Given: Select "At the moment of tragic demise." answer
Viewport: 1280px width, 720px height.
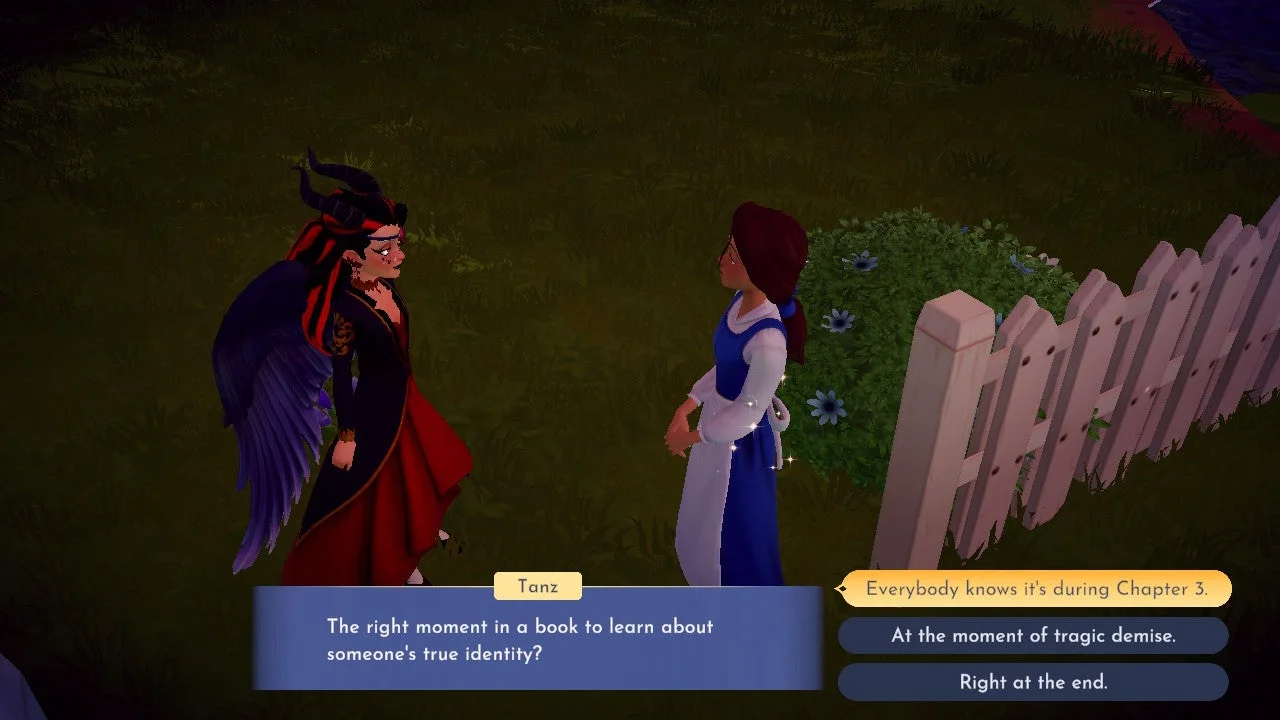Looking at the screenshot, I should (x=1033, y=636).
